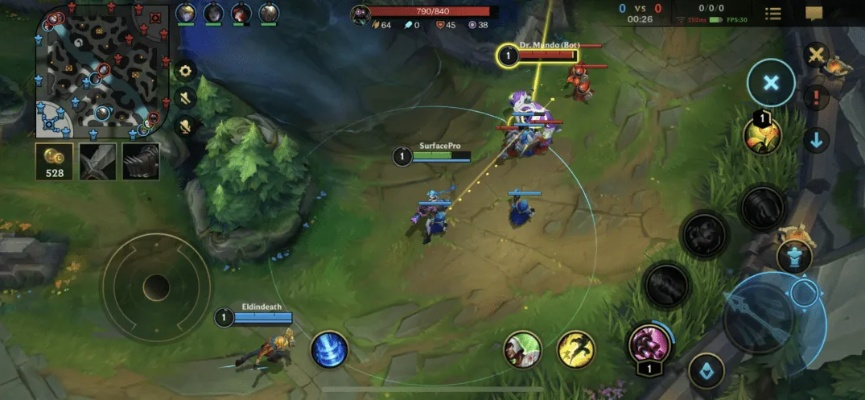Screen dimensions: 865x400
Task: Send the crossed swords attack ping
Action: point(817,57)
